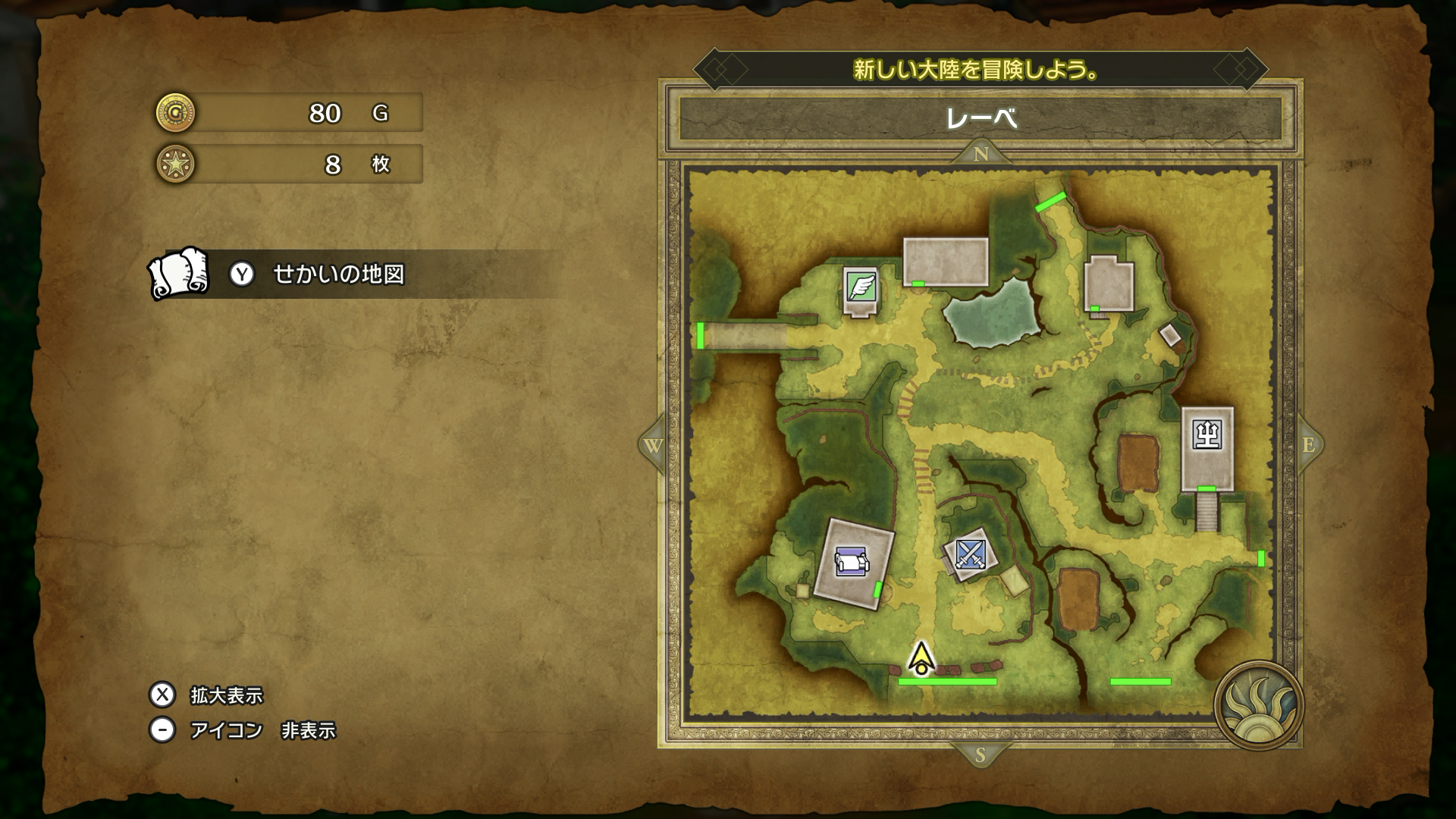Click the inn bed icon on the map

tap(851, 563)
